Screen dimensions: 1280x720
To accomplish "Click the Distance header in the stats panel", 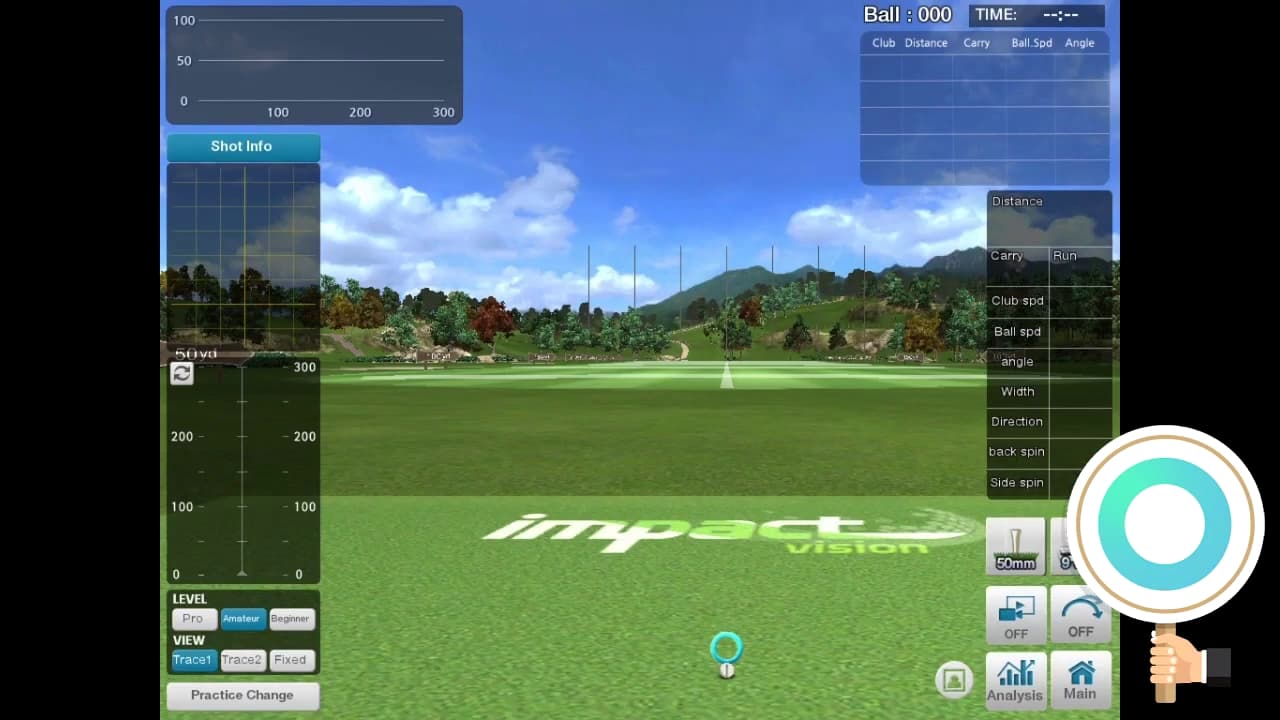I will (x=1016, y=200).
